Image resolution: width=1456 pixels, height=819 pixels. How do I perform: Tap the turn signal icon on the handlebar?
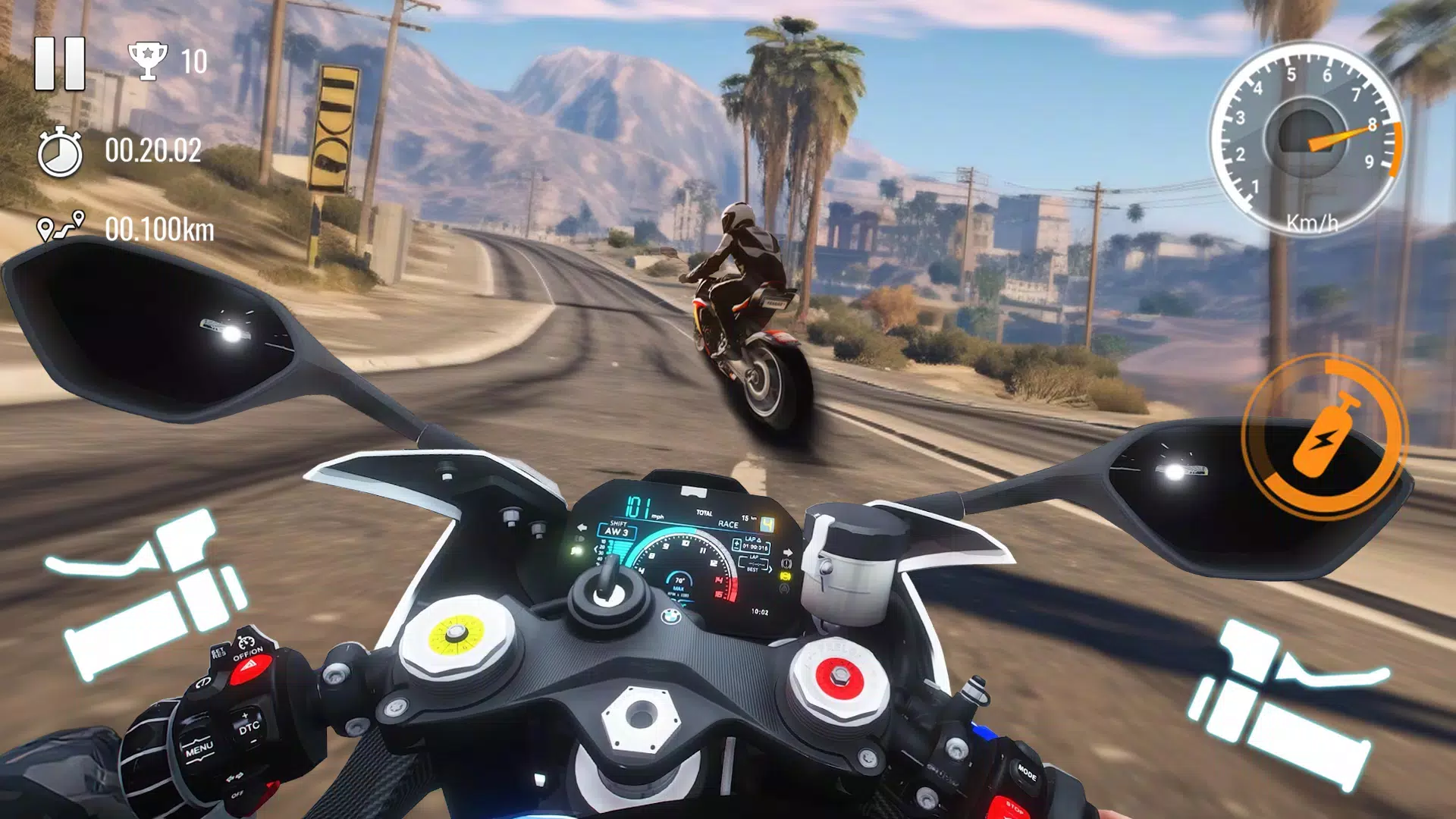point(236,776)
